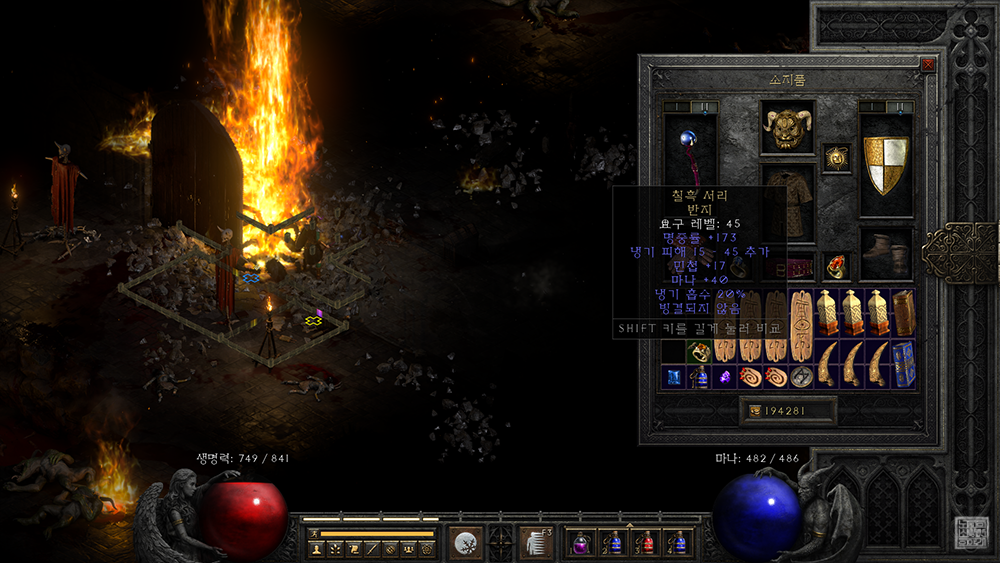Viewport: 1000px width, 563px height.
Task: Open the character screen from the mini menu
Action: (318, 549)
